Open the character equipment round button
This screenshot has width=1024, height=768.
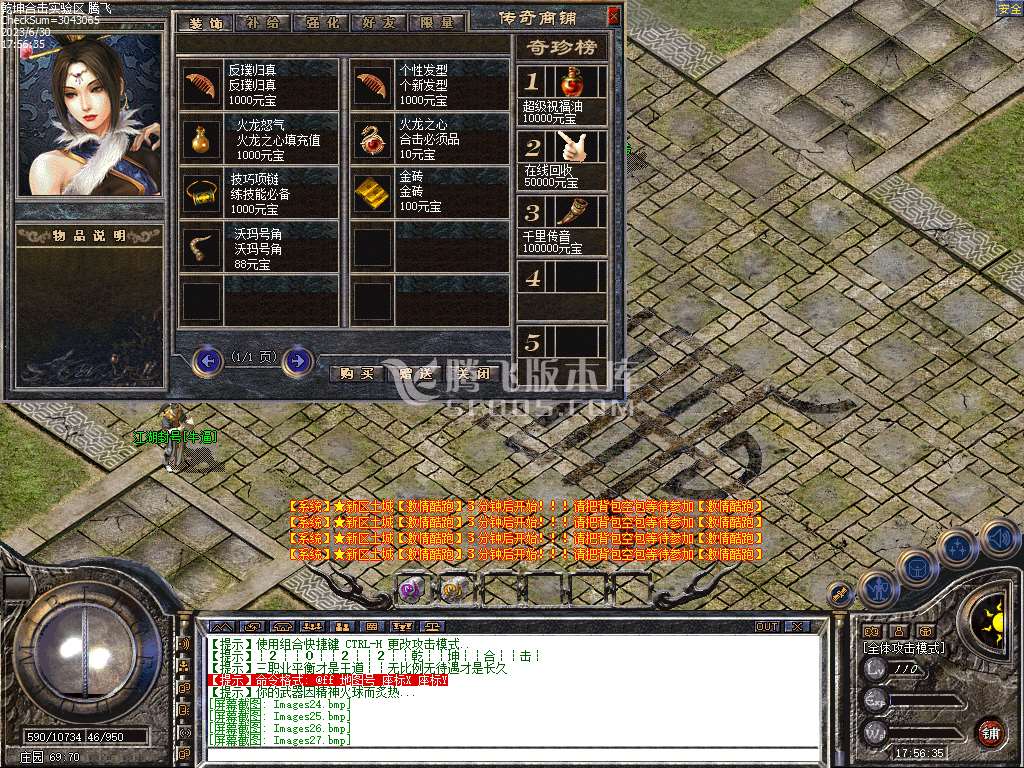(x=877, y=590)
